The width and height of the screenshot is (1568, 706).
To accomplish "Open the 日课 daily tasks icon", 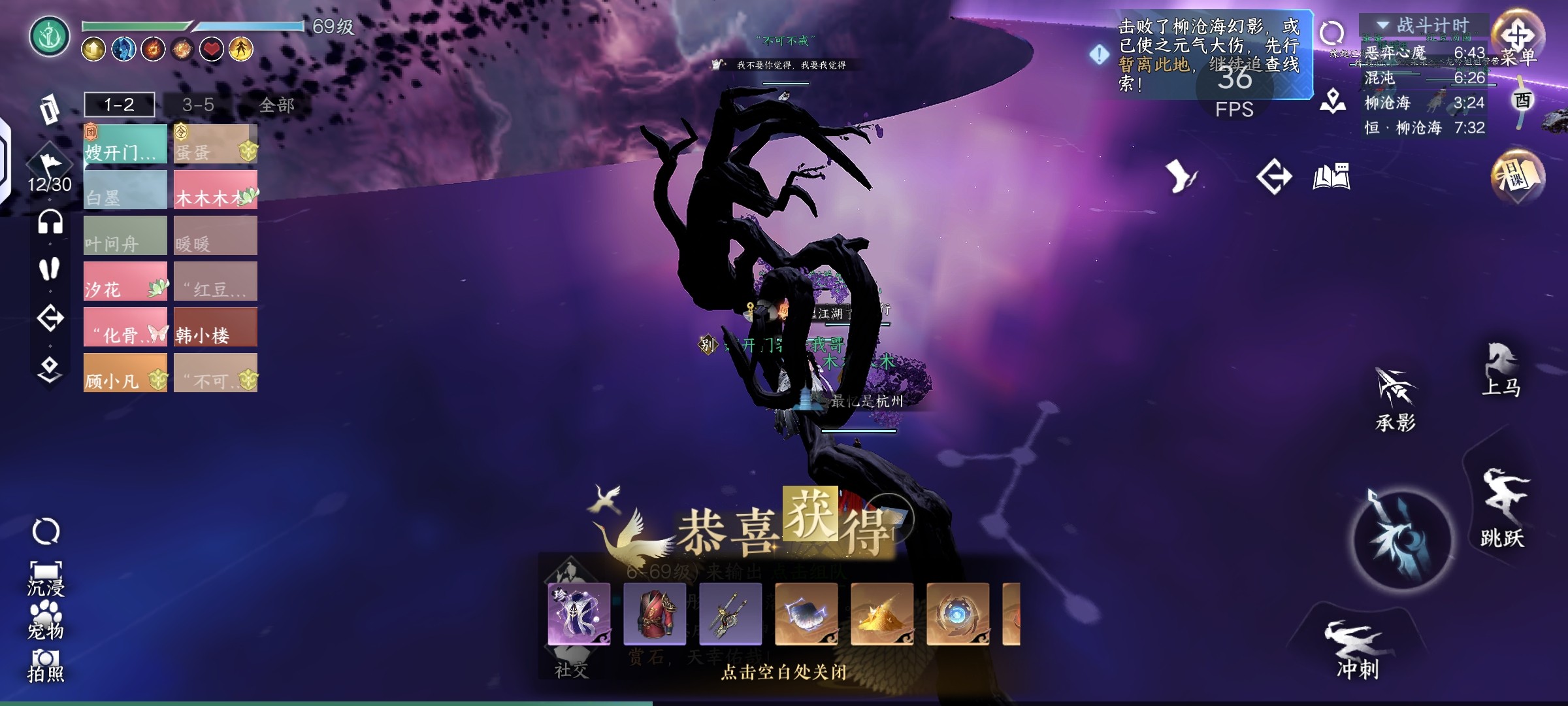I will (1517, 176).
